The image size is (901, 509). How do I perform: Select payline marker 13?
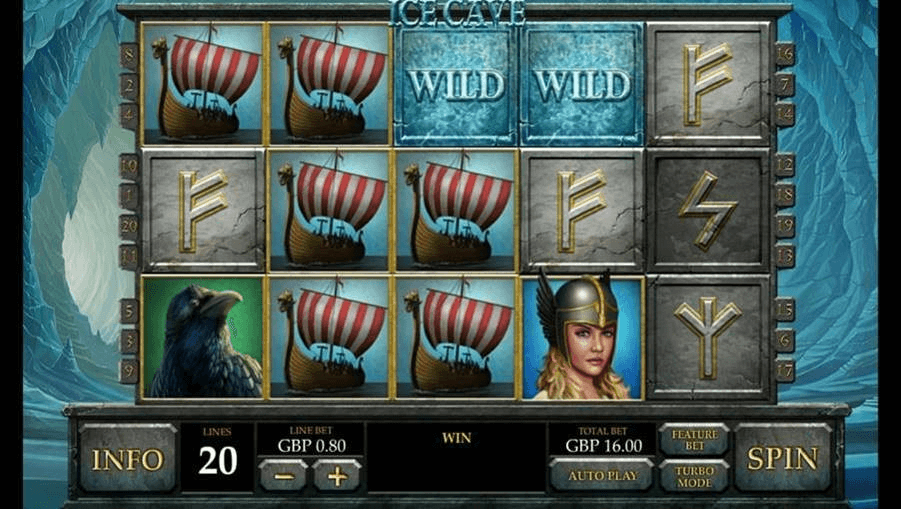point(784,256)
